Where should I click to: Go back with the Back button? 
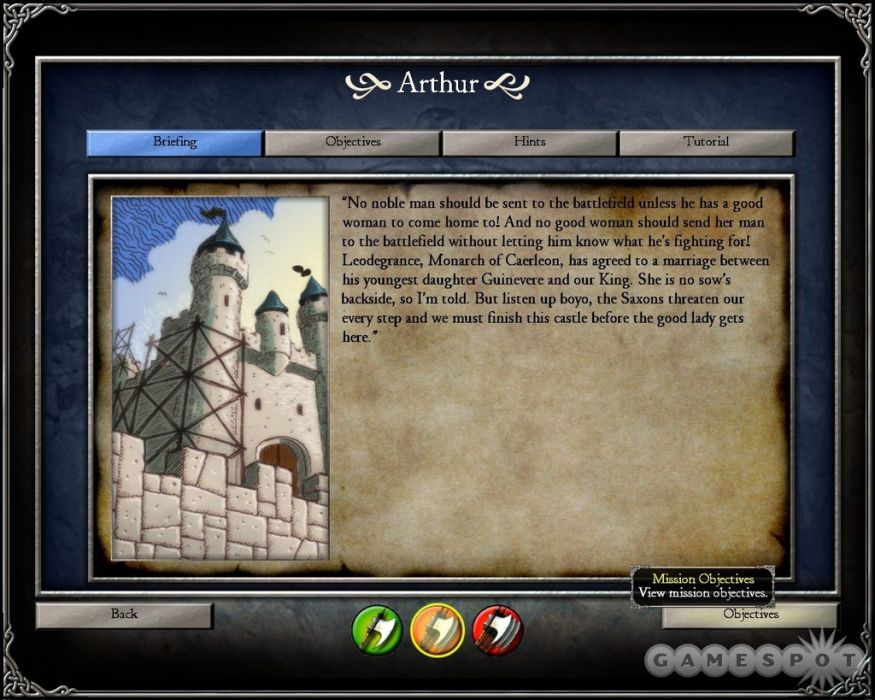coord(124,614)
